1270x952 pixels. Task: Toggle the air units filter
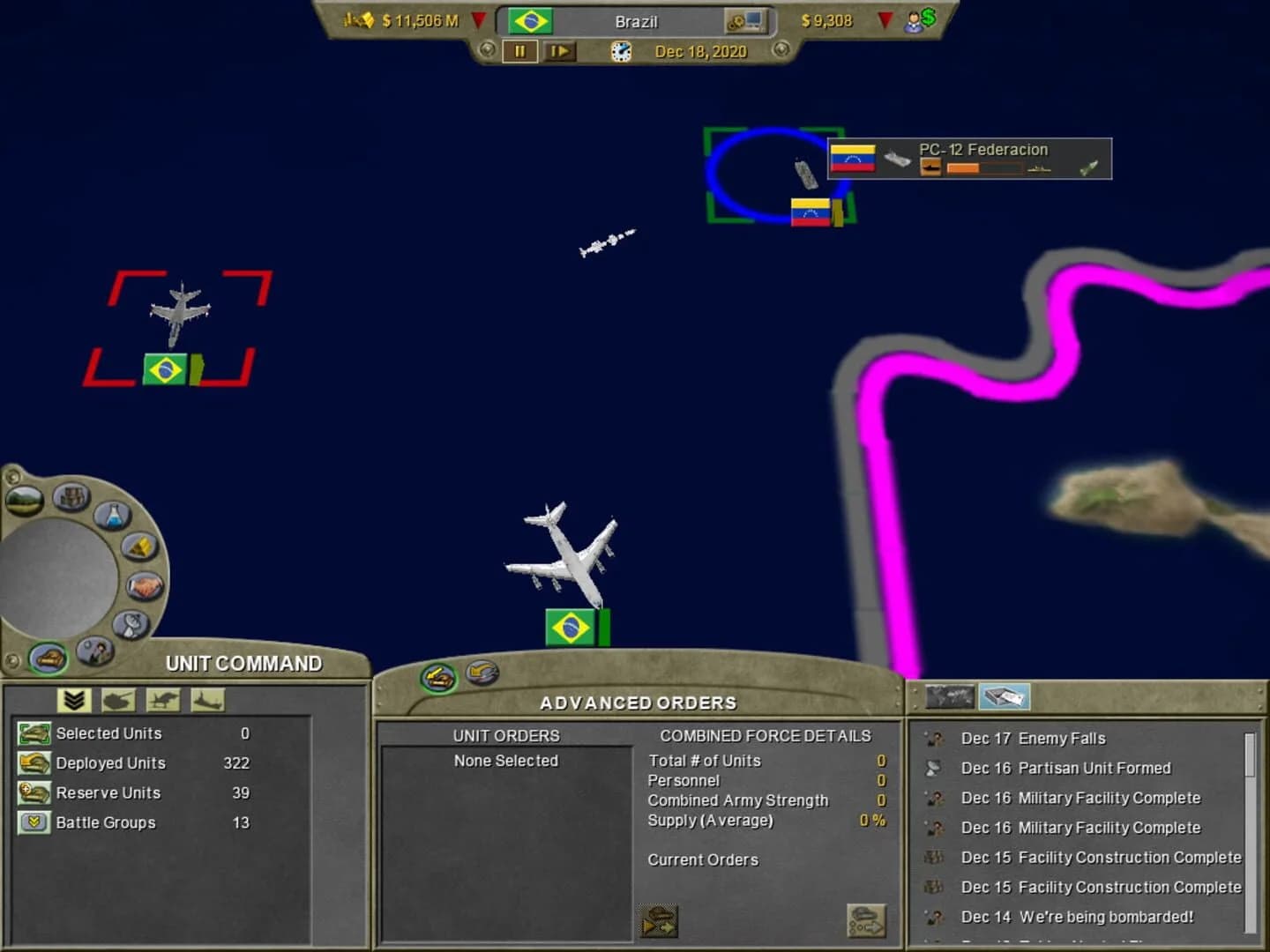tap(162, 700)
